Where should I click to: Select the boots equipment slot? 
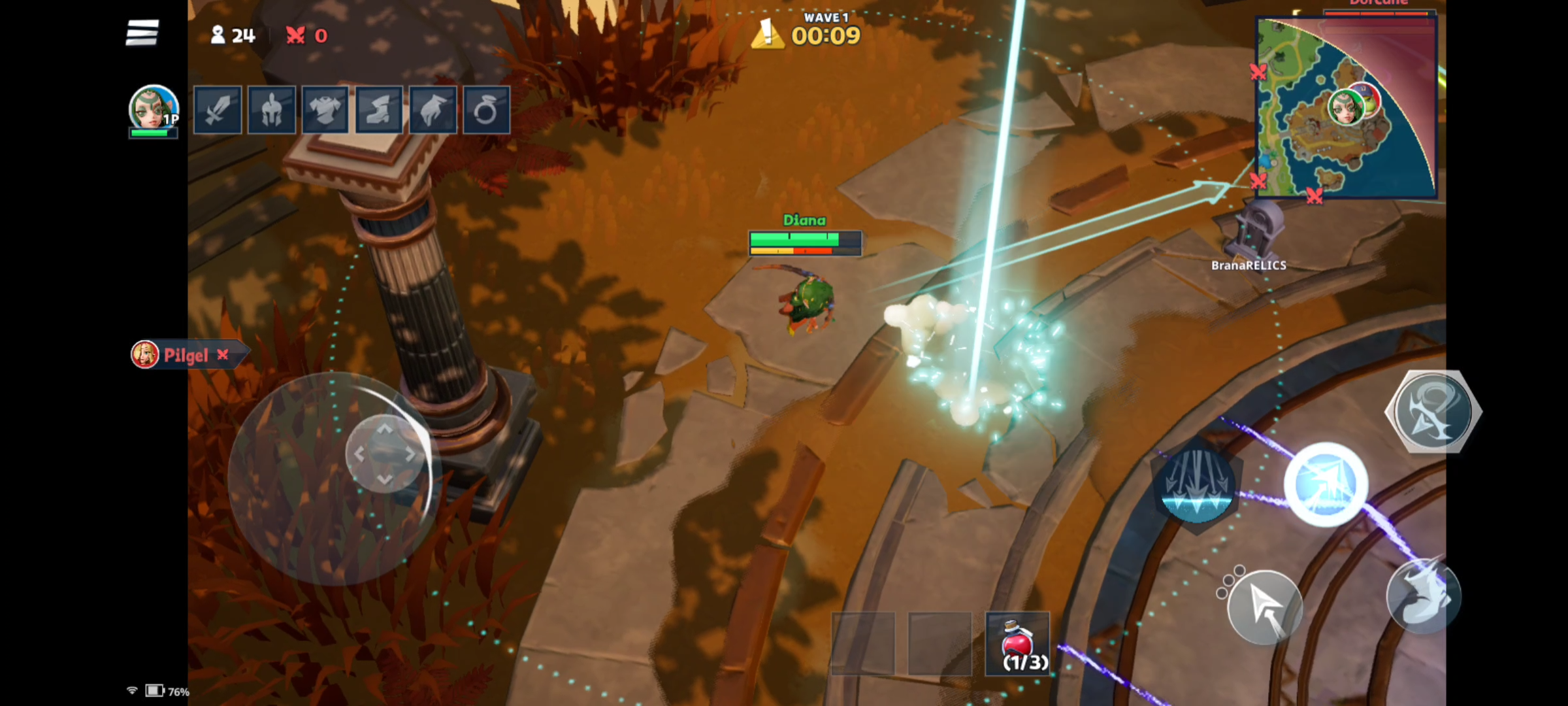coord(379,110)
